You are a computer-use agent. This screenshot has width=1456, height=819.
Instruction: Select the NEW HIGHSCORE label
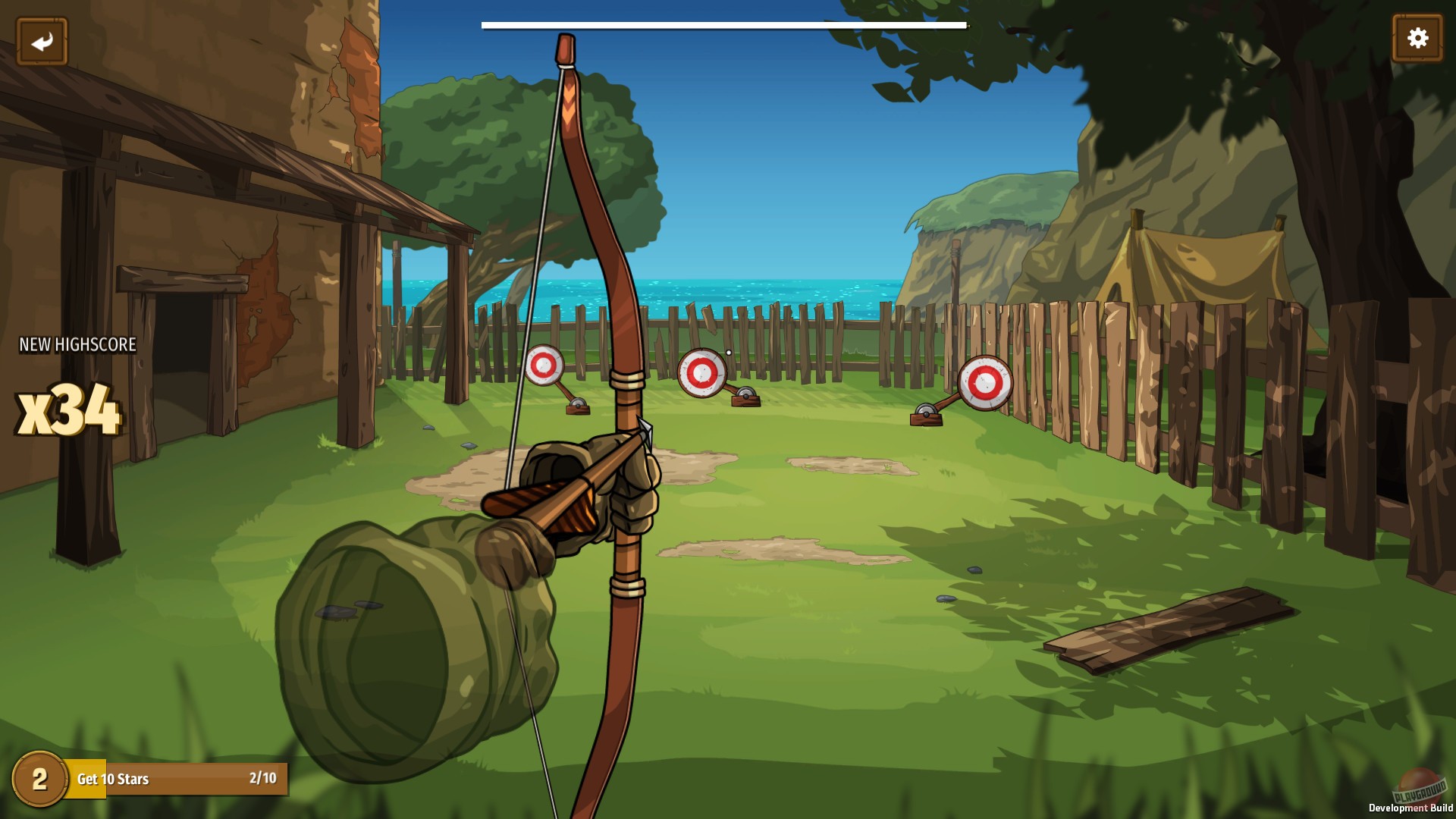[76, 344]
